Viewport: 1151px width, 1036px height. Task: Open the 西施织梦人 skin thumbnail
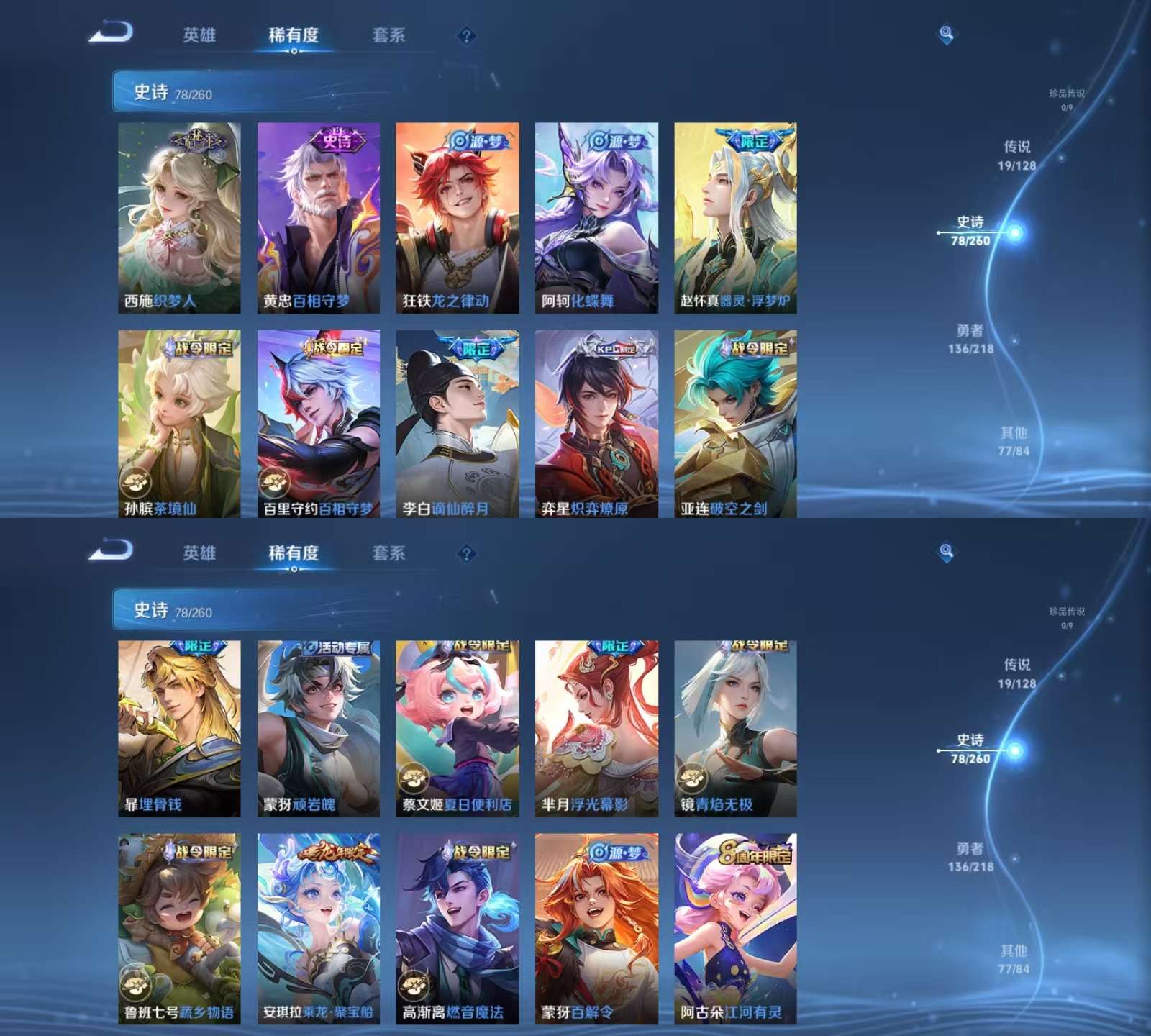tap(178, 216)
